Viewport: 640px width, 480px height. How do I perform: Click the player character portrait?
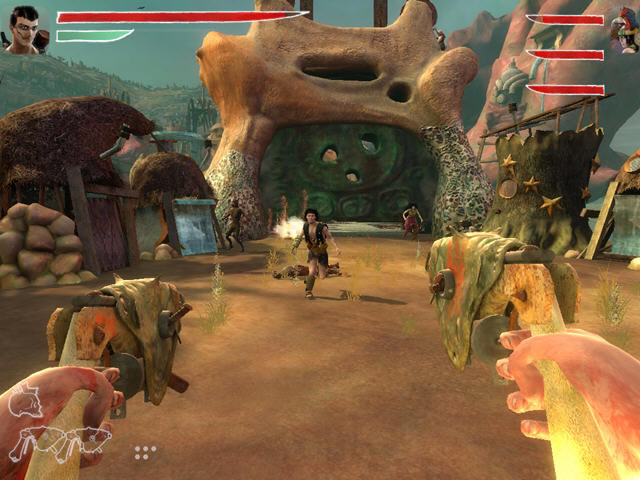[27, 27]
